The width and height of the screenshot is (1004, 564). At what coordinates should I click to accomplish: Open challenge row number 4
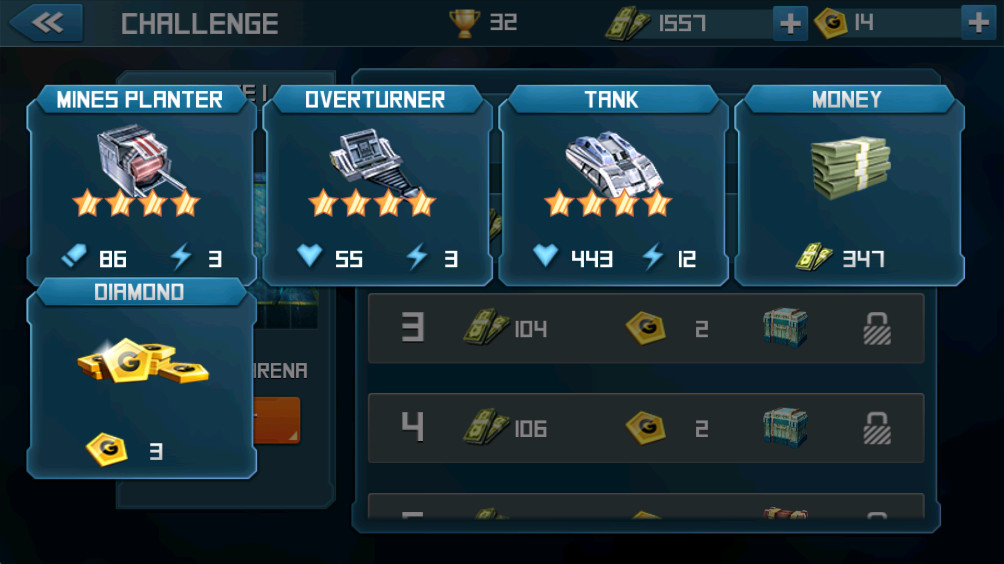[646, 428]
